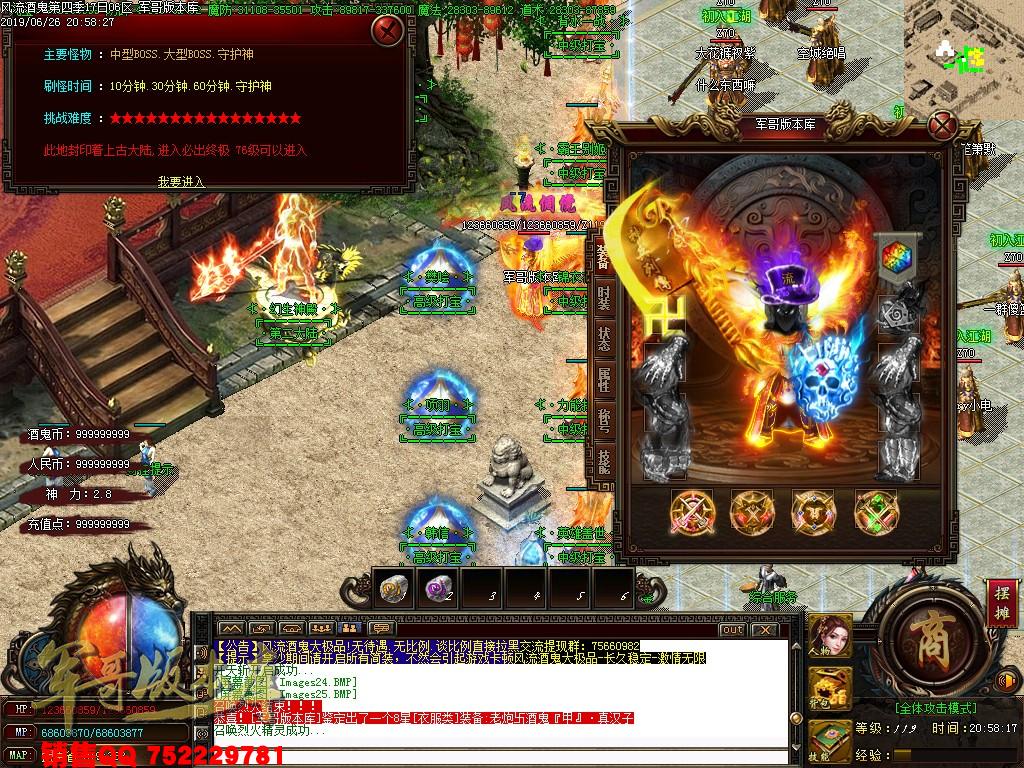Show the 属性 tab

pos(604,380)
